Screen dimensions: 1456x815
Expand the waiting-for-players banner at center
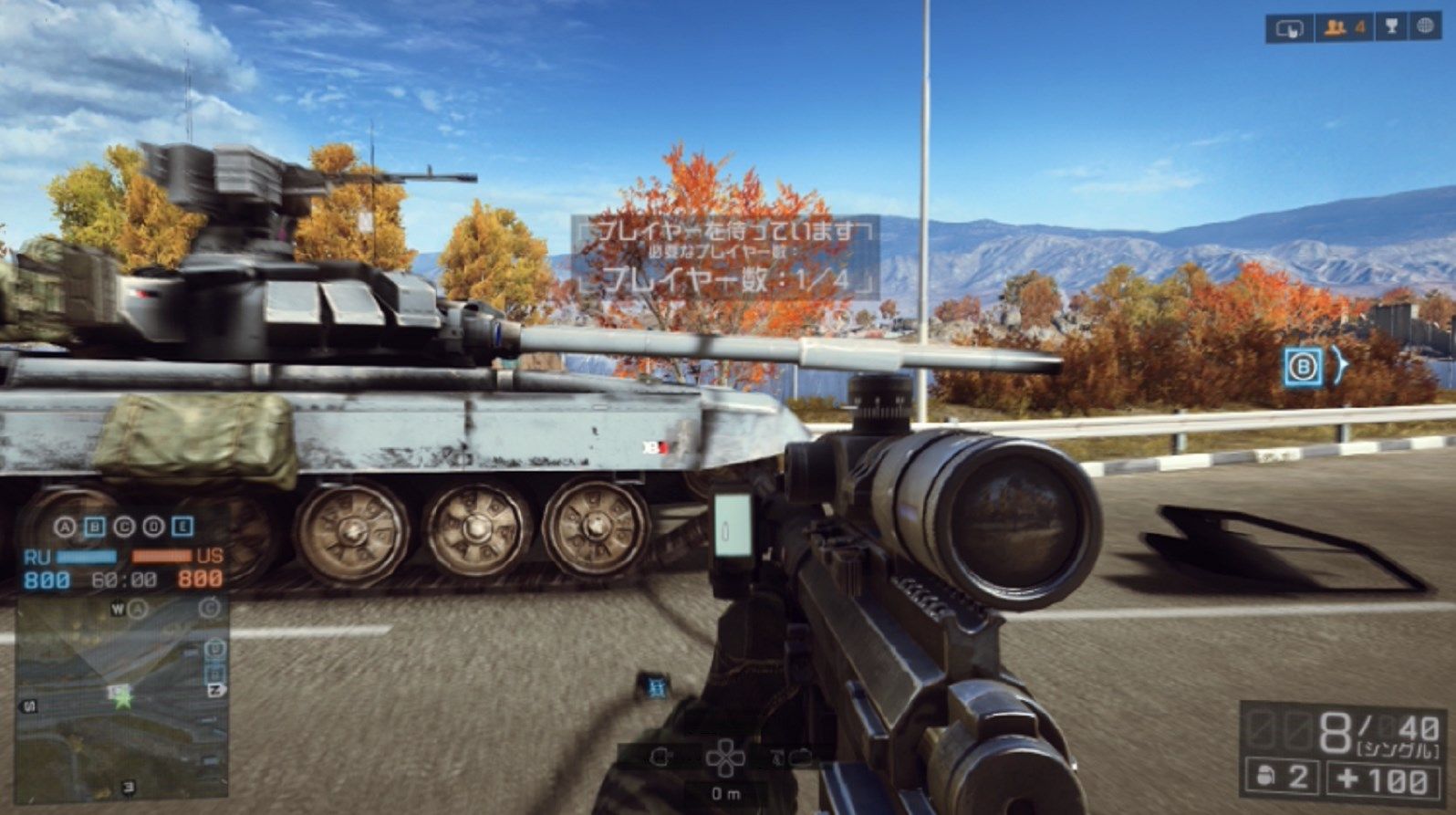coord(723,257)
